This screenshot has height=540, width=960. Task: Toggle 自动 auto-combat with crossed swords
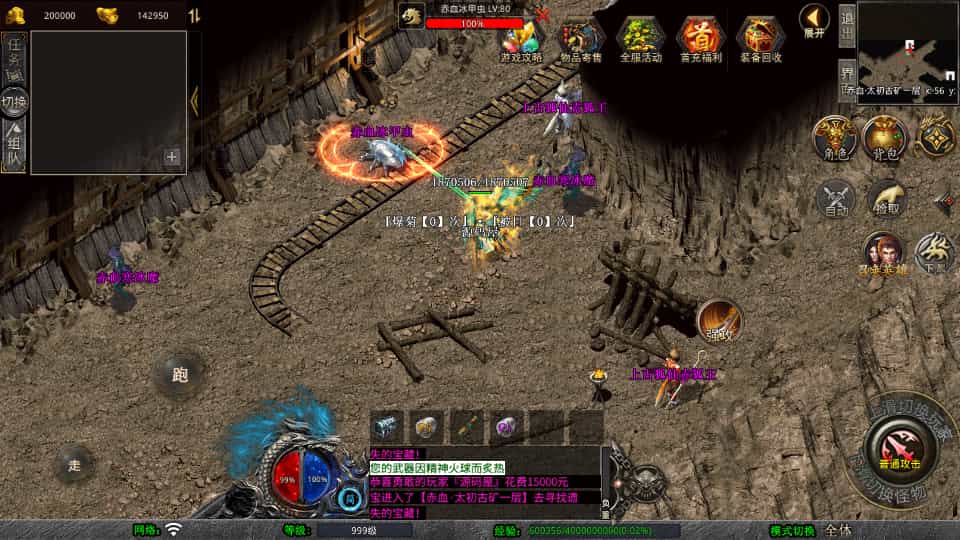click(837, 198)
